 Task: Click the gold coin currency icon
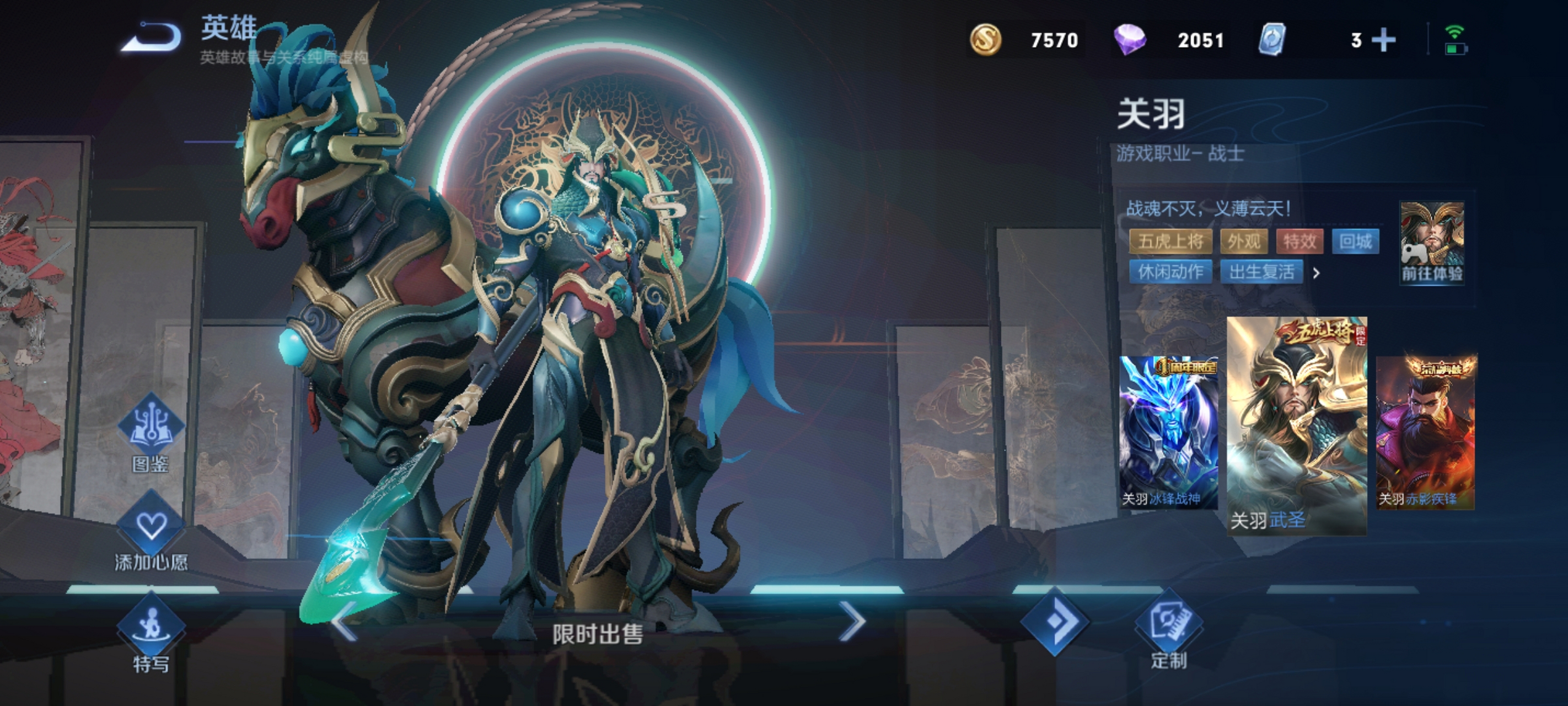(x=985, y=40)
